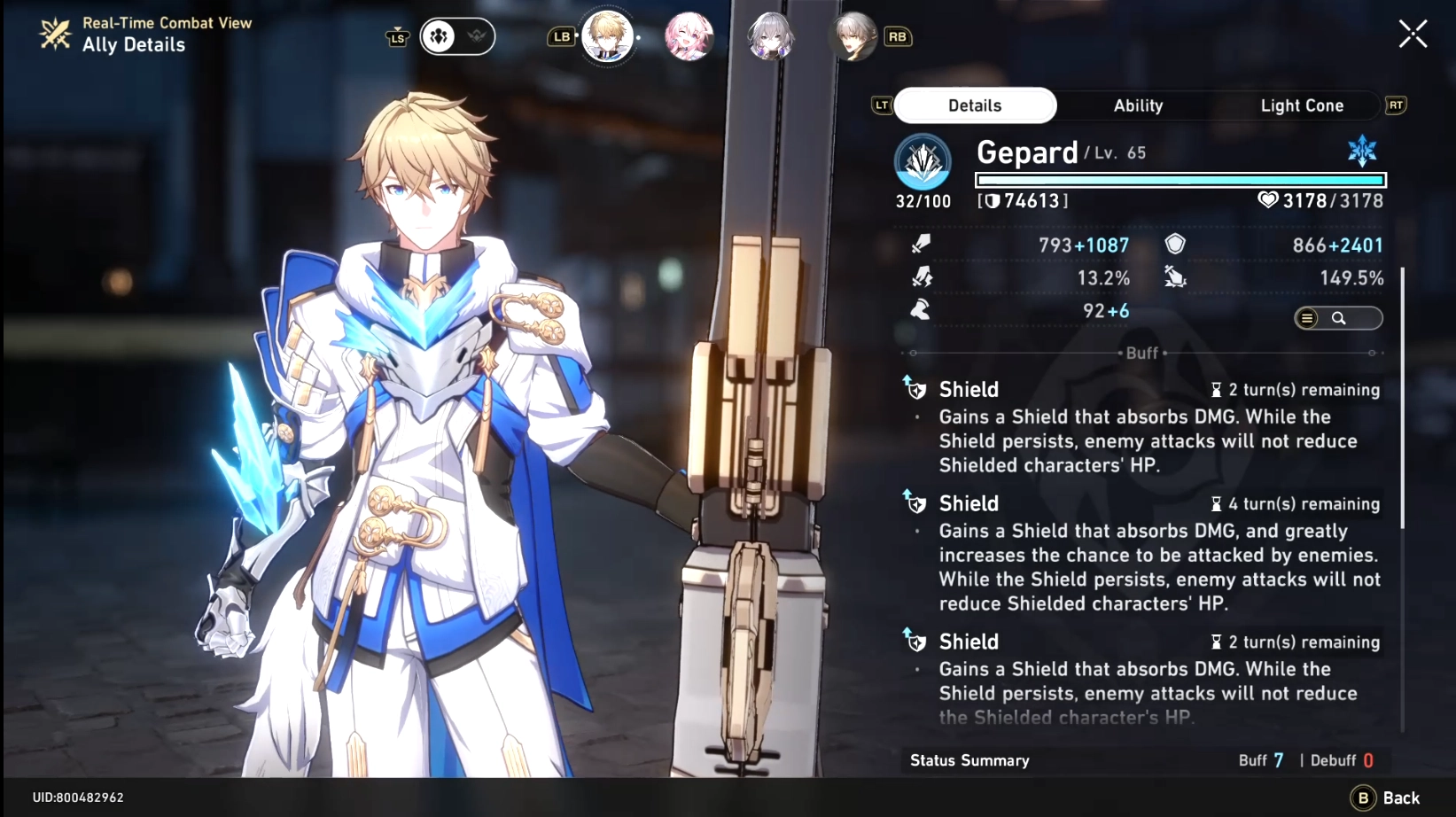This screenshot has width=1456, height=817.
Task: Click Gepard's circular path emblem icon
Action: pos(922,163)
